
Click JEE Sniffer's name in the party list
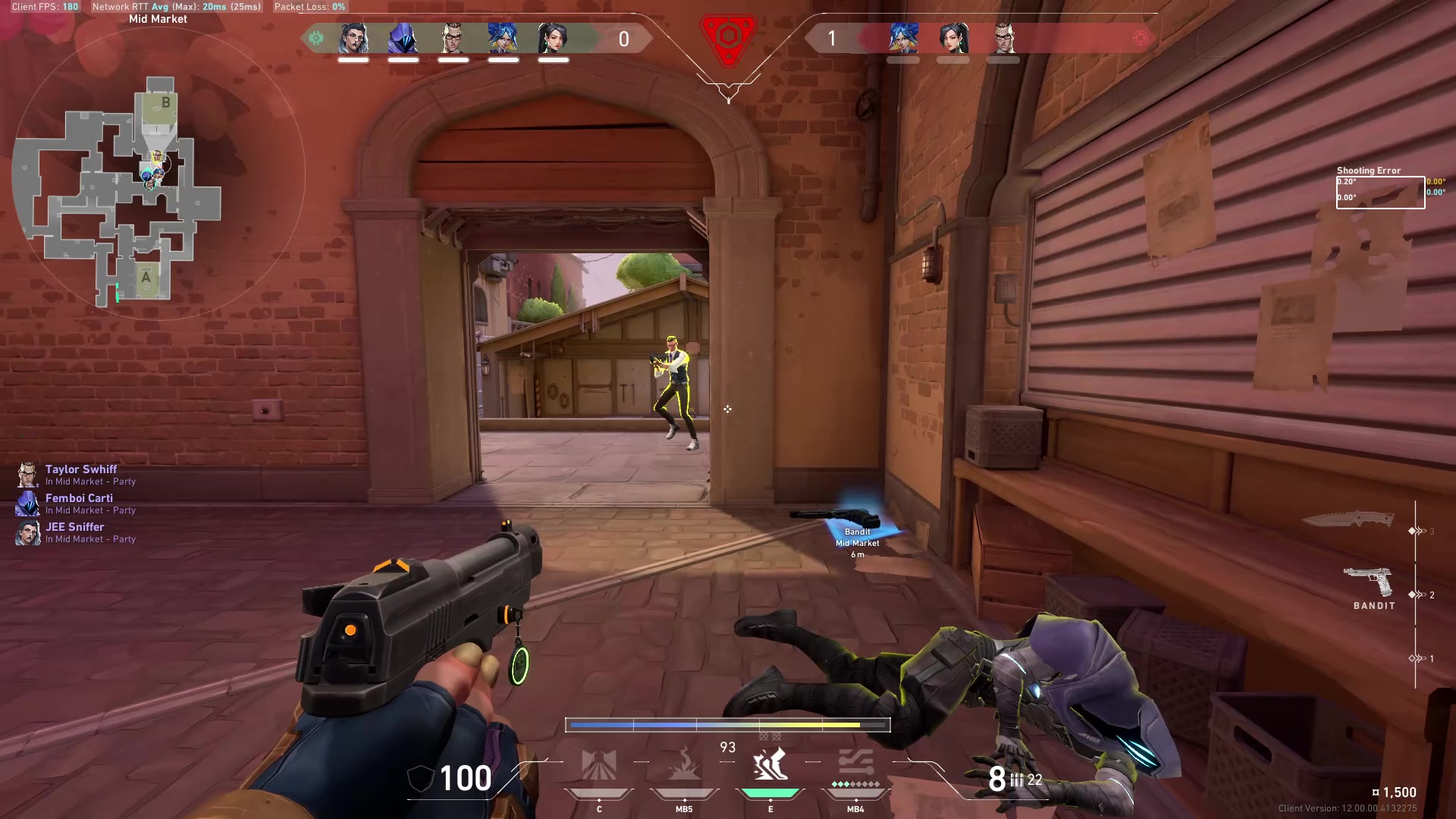[74, 526]
